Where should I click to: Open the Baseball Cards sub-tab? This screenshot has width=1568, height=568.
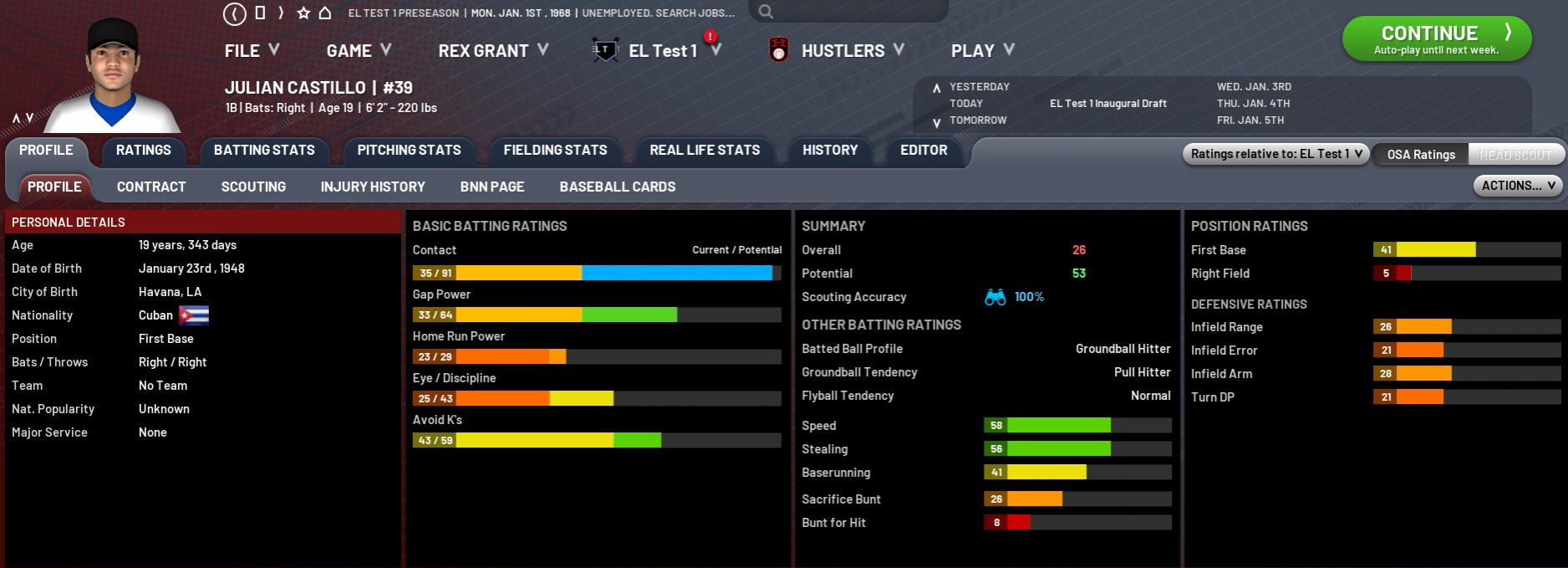point(618,187)
